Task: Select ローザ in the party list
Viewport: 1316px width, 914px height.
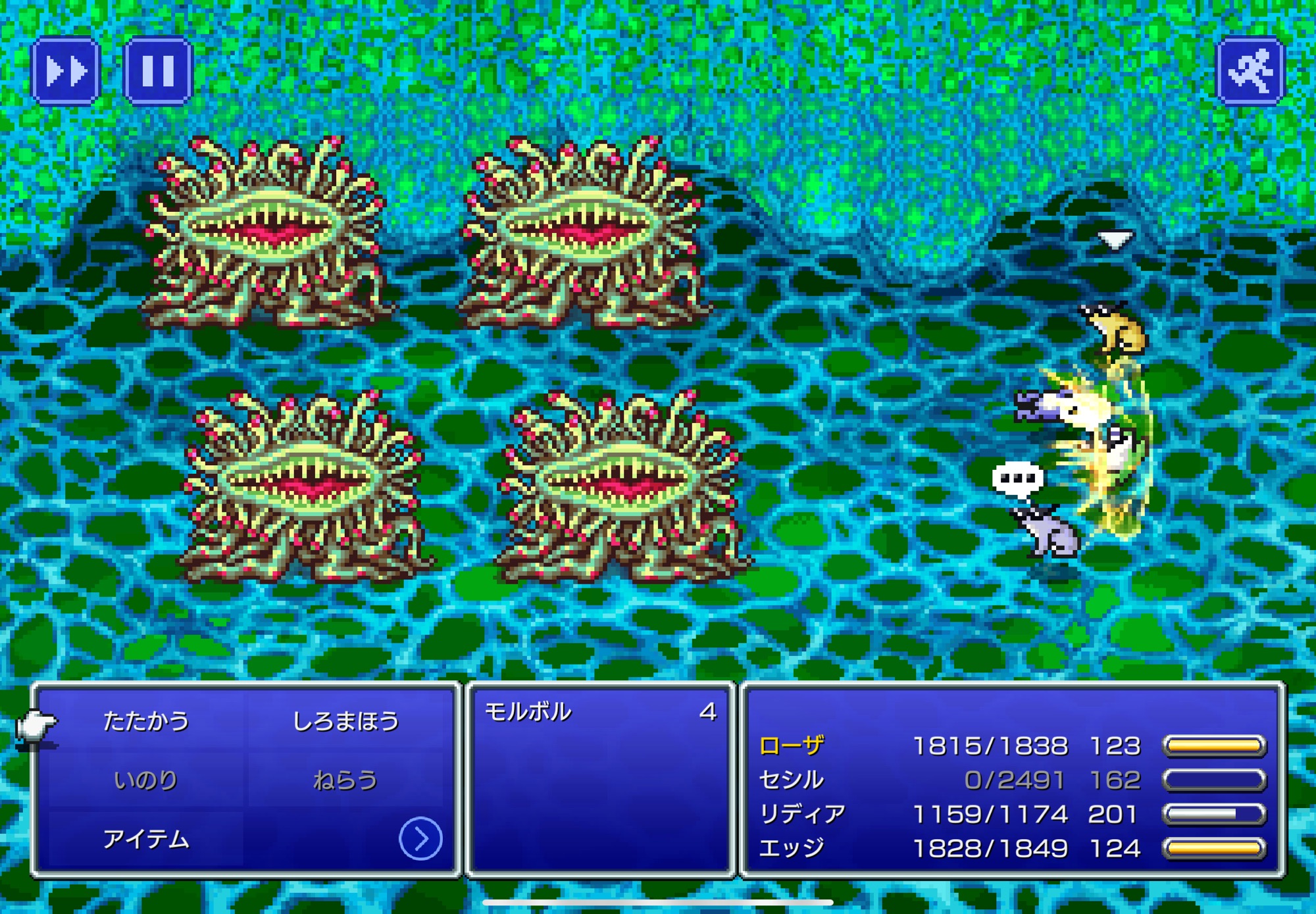Action: click(x=792, y=746)
